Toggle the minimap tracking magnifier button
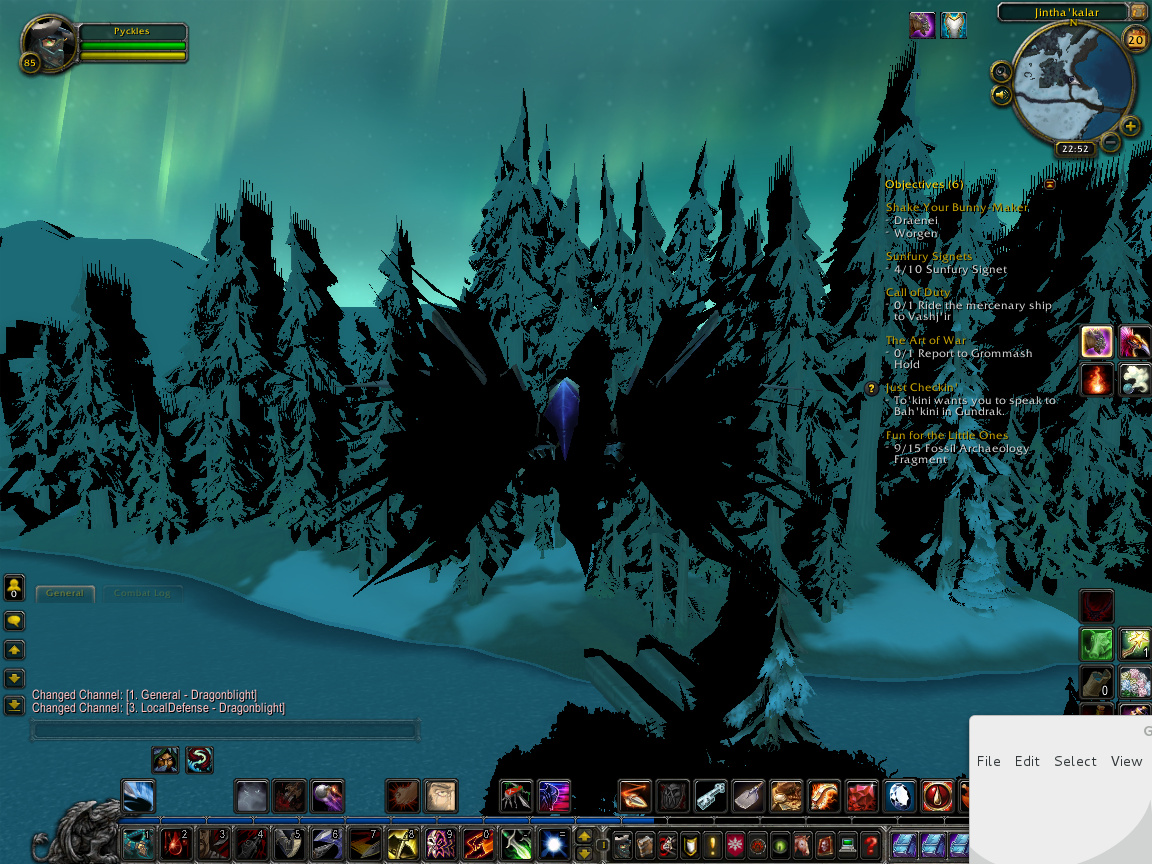This screenshot has height=864, width=1152. 1001,71
